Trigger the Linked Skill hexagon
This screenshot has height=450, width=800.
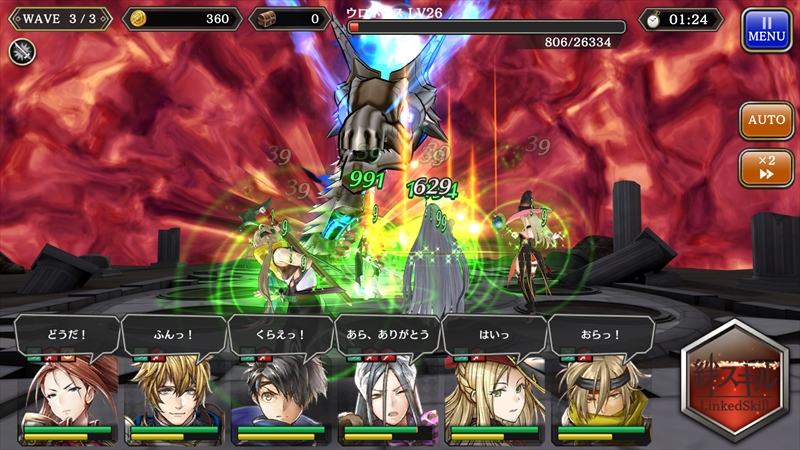tap(735, 382)
